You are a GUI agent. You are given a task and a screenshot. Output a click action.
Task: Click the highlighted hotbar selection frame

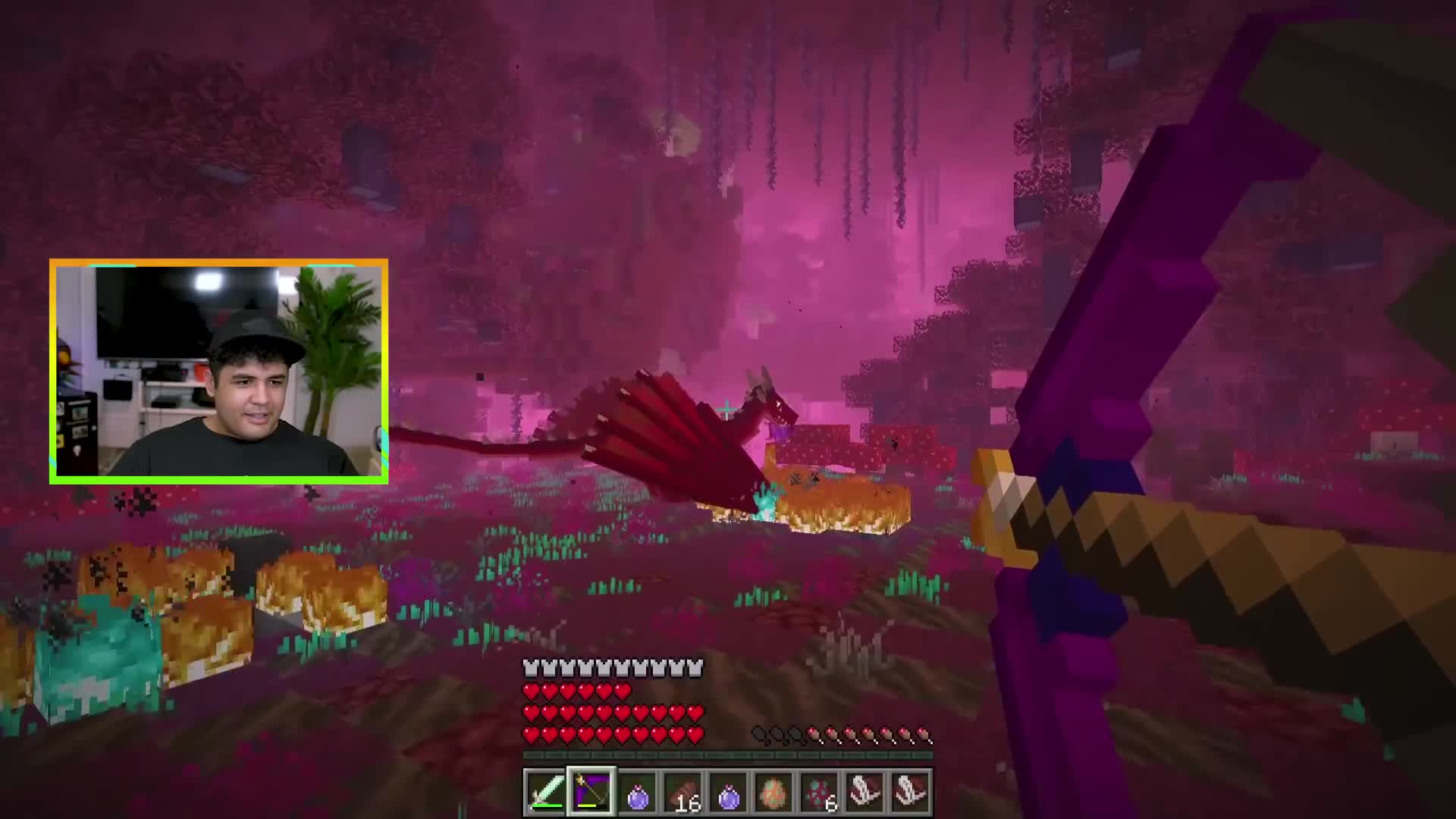(590, 790)
